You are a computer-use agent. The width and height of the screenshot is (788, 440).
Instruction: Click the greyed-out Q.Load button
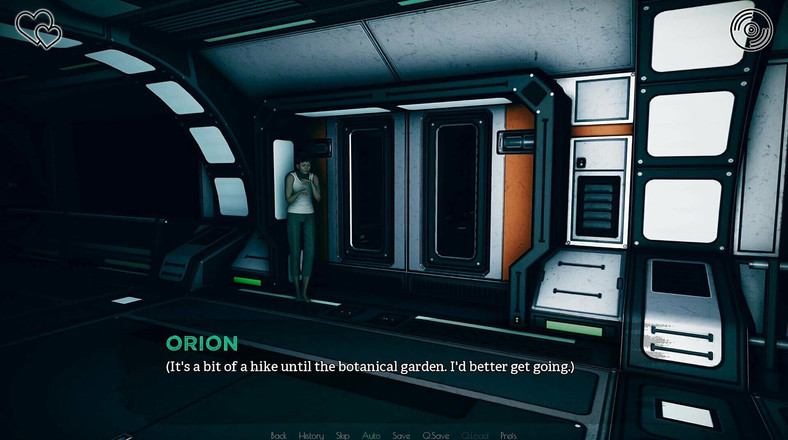click(x=474, y=435)
